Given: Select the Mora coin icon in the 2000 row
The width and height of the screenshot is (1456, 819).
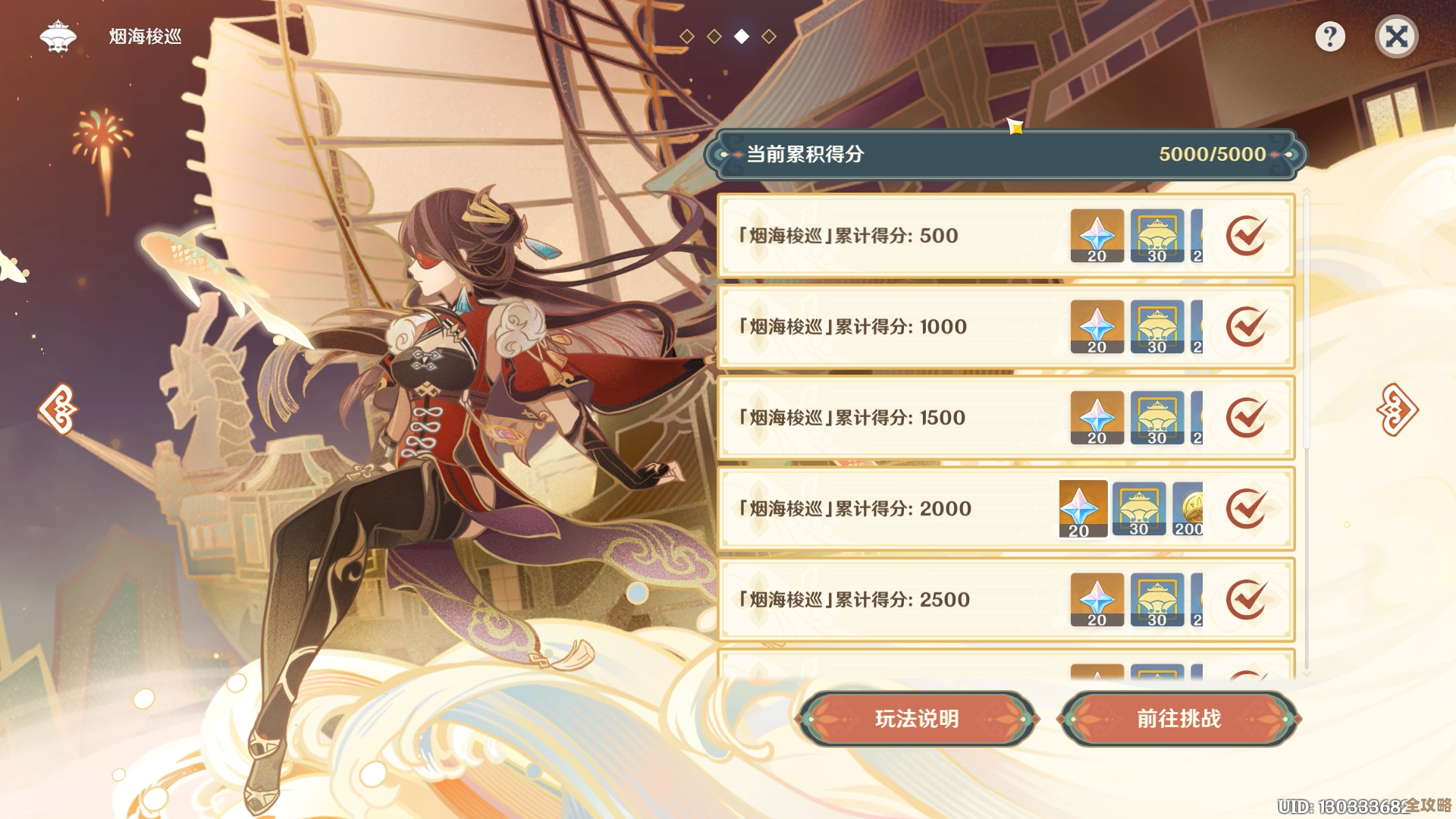Looking at the screenshot, I should click(1188, 508).
